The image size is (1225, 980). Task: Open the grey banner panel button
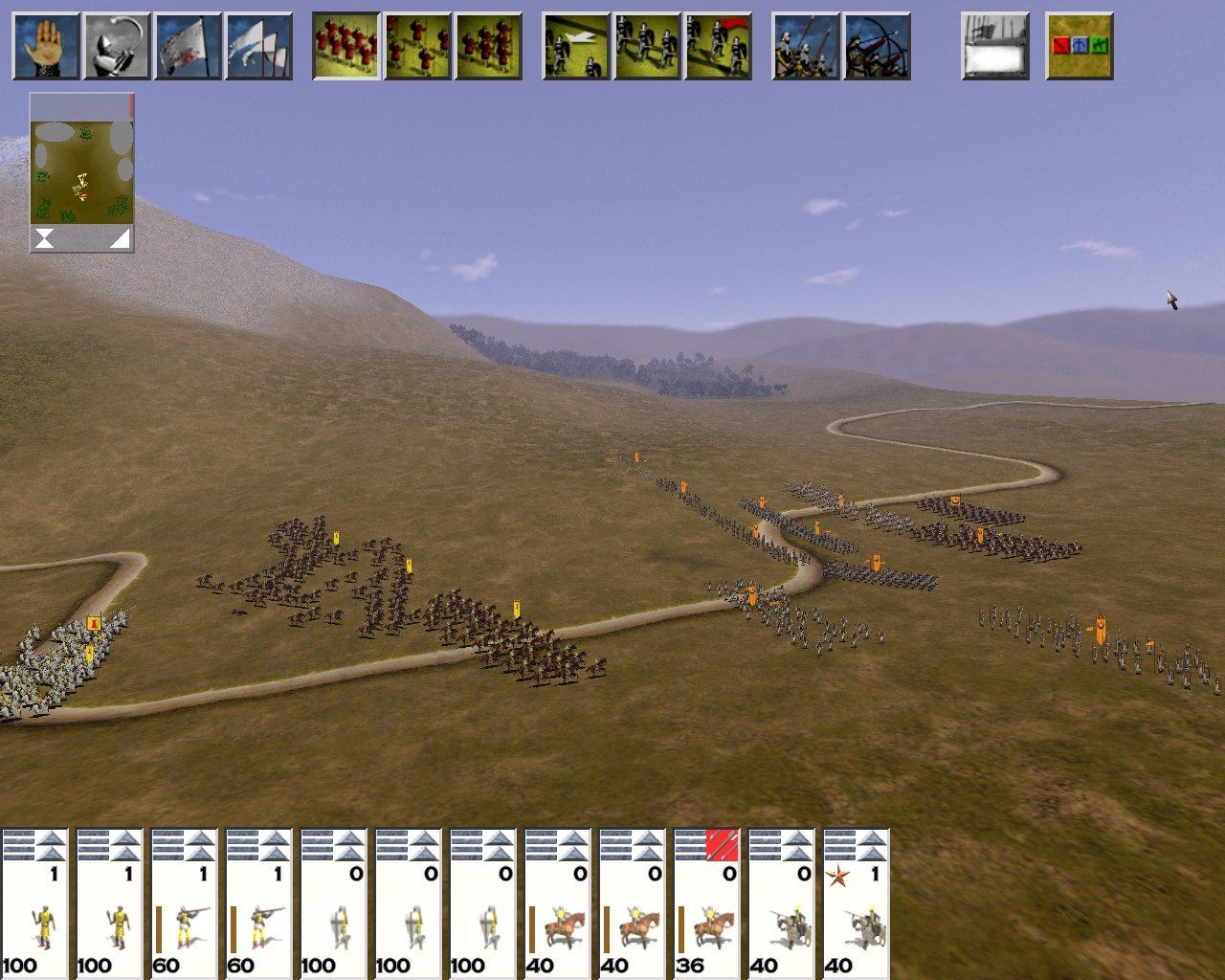click(995, 45)
